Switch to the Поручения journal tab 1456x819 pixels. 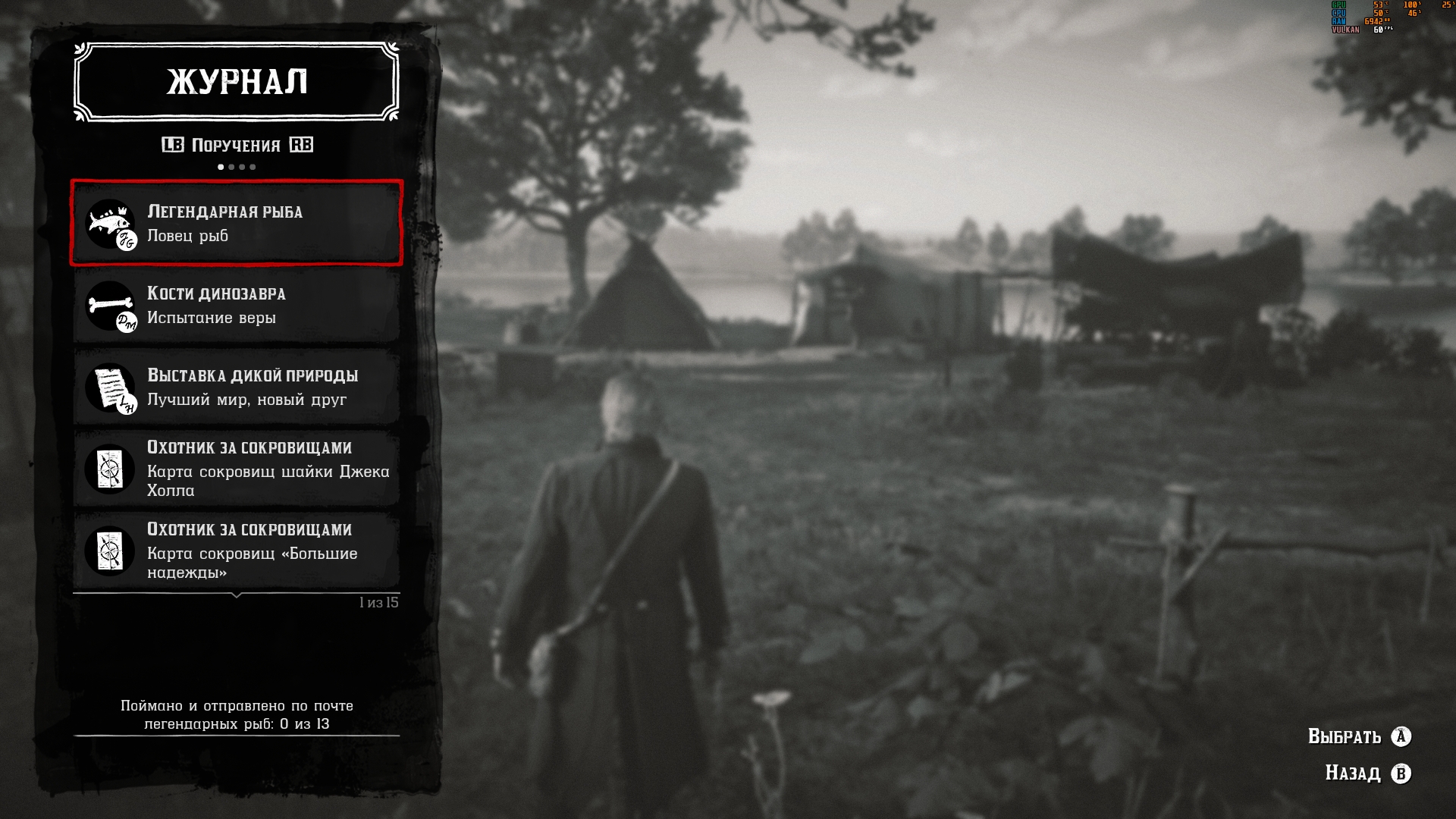coord(236,145)
